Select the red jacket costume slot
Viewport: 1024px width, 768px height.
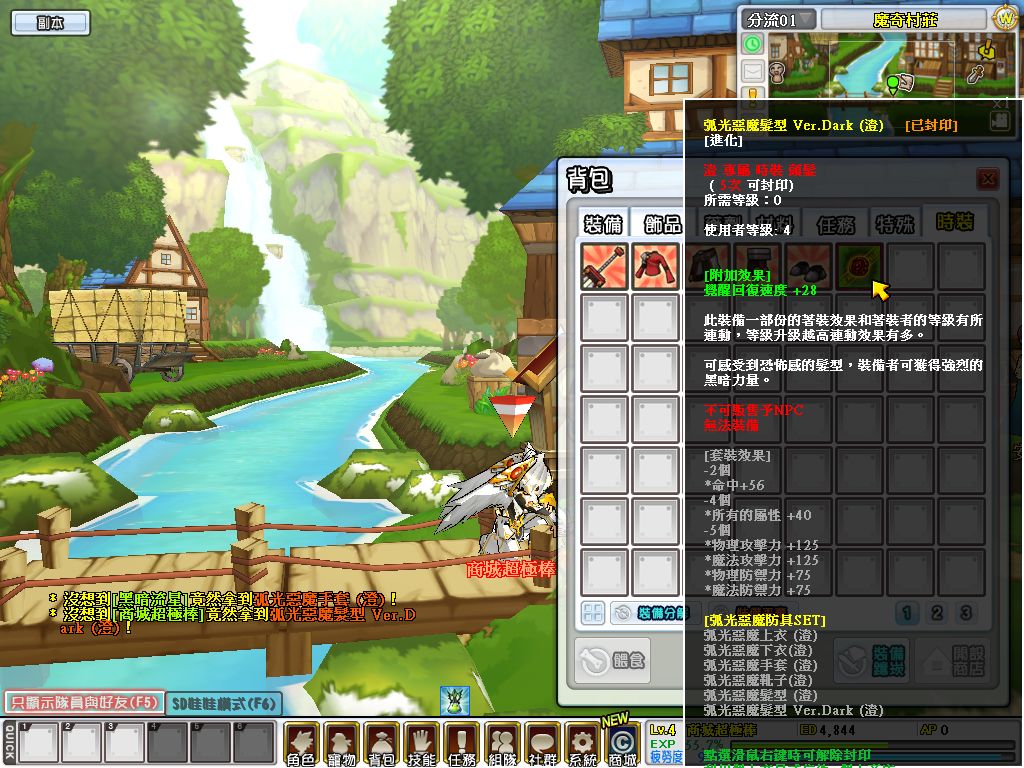(x=656, y=267)
